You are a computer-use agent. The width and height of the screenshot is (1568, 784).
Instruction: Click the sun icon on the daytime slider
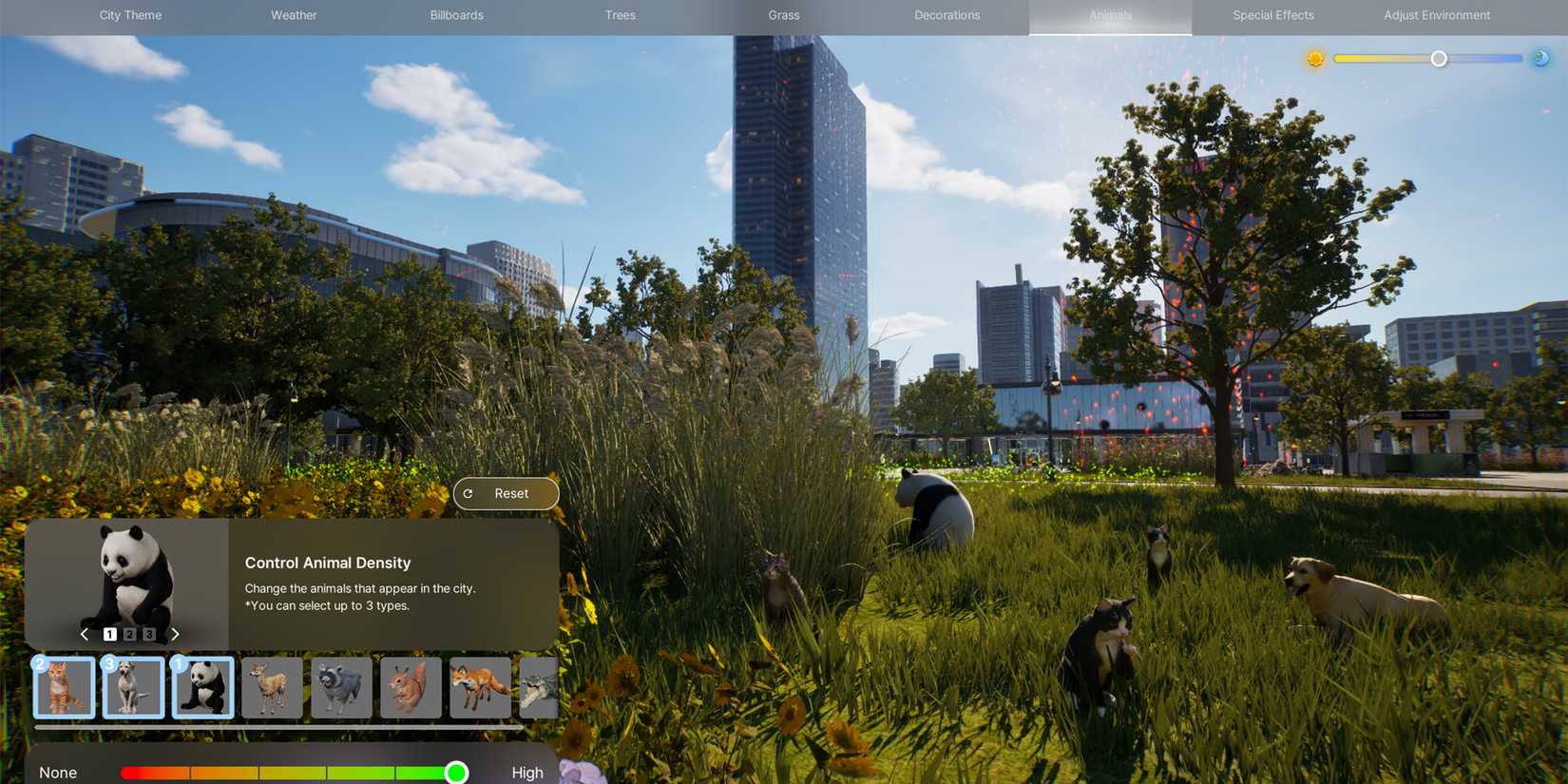pos(1316,58)
